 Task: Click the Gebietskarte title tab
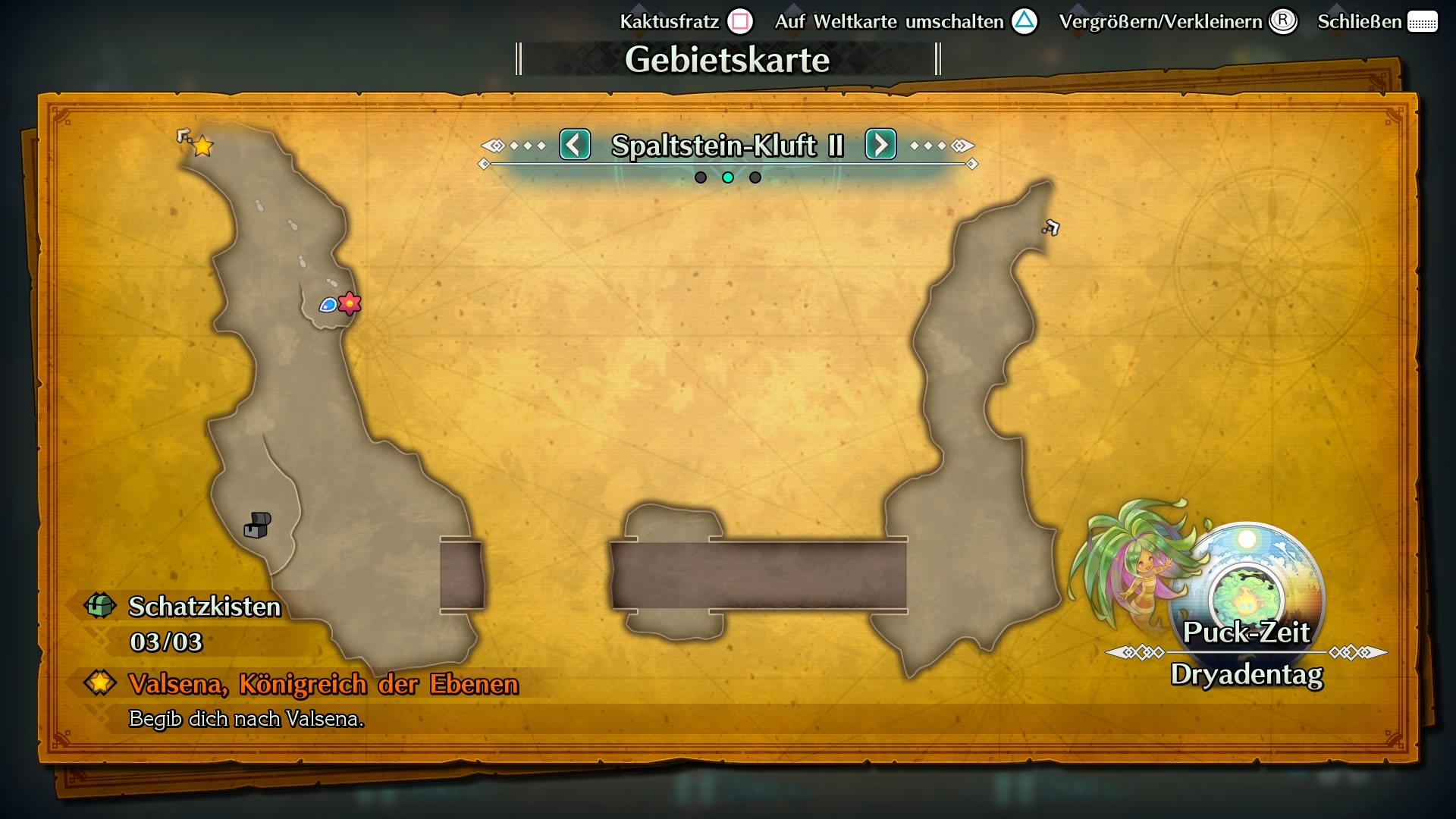728,59
